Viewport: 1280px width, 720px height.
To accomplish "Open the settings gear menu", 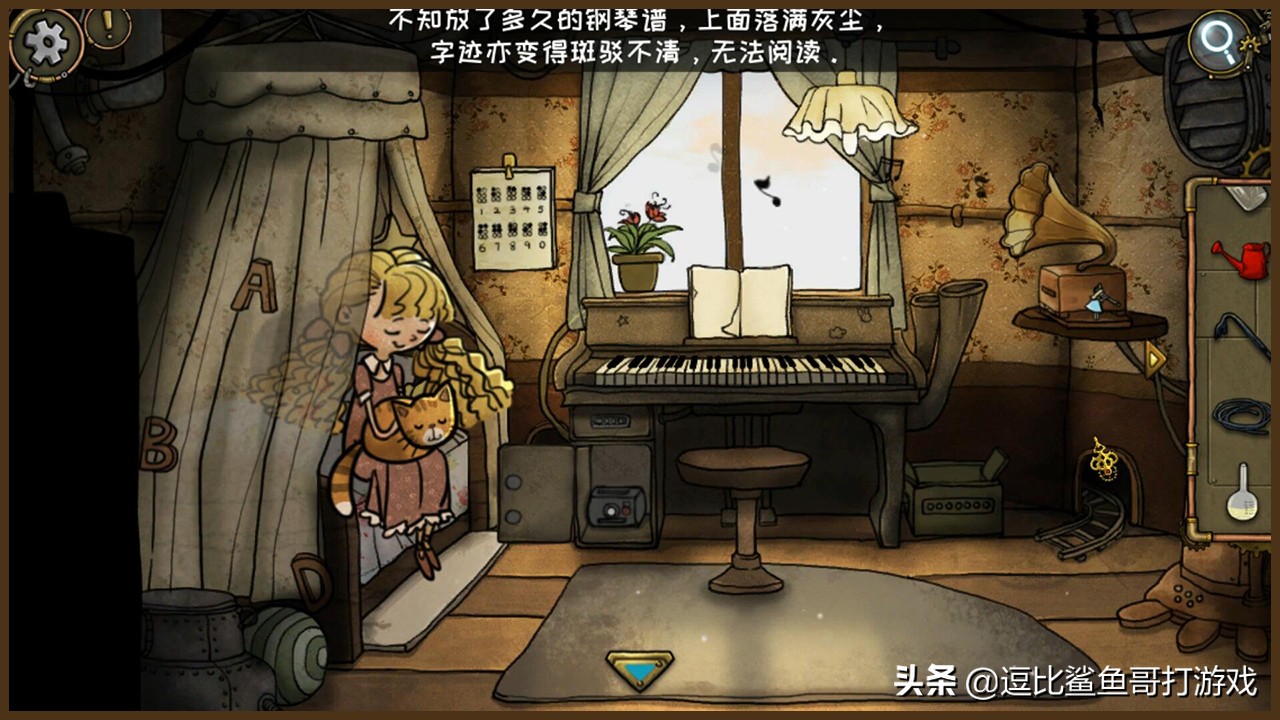I will point(42,42).
